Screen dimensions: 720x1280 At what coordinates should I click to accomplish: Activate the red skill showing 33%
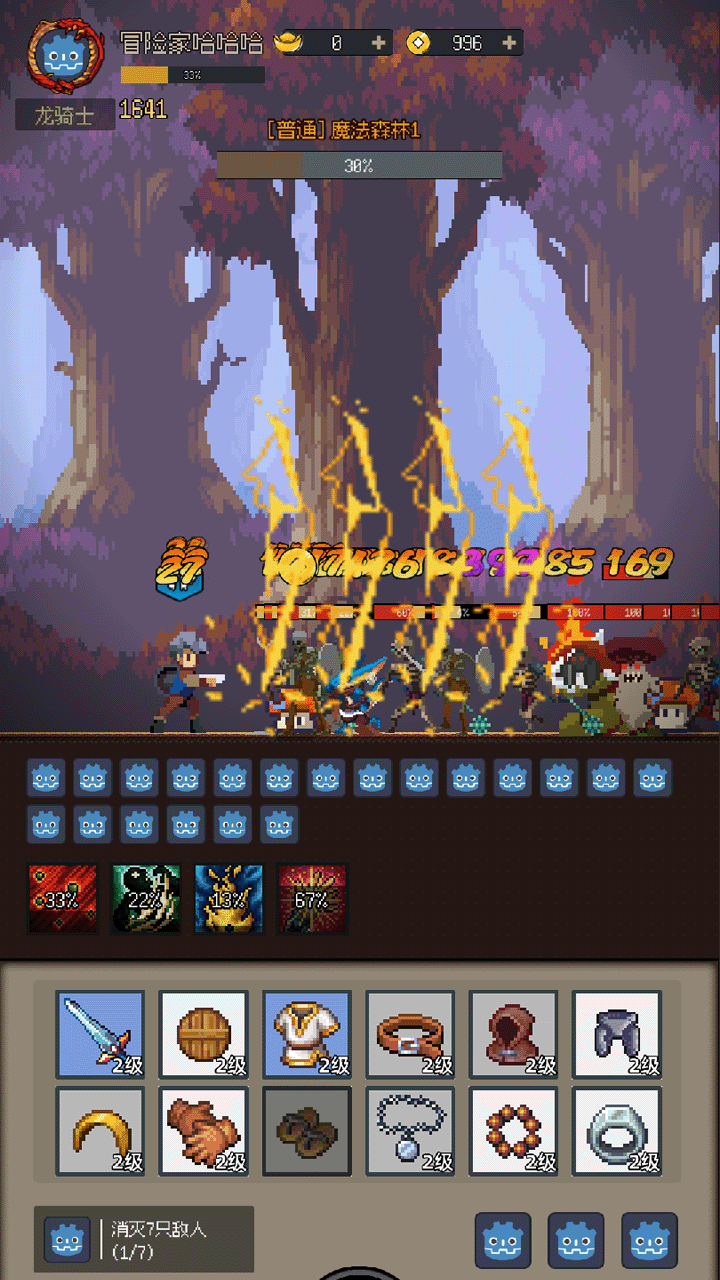pyautogui.click(x=63, y=899)
